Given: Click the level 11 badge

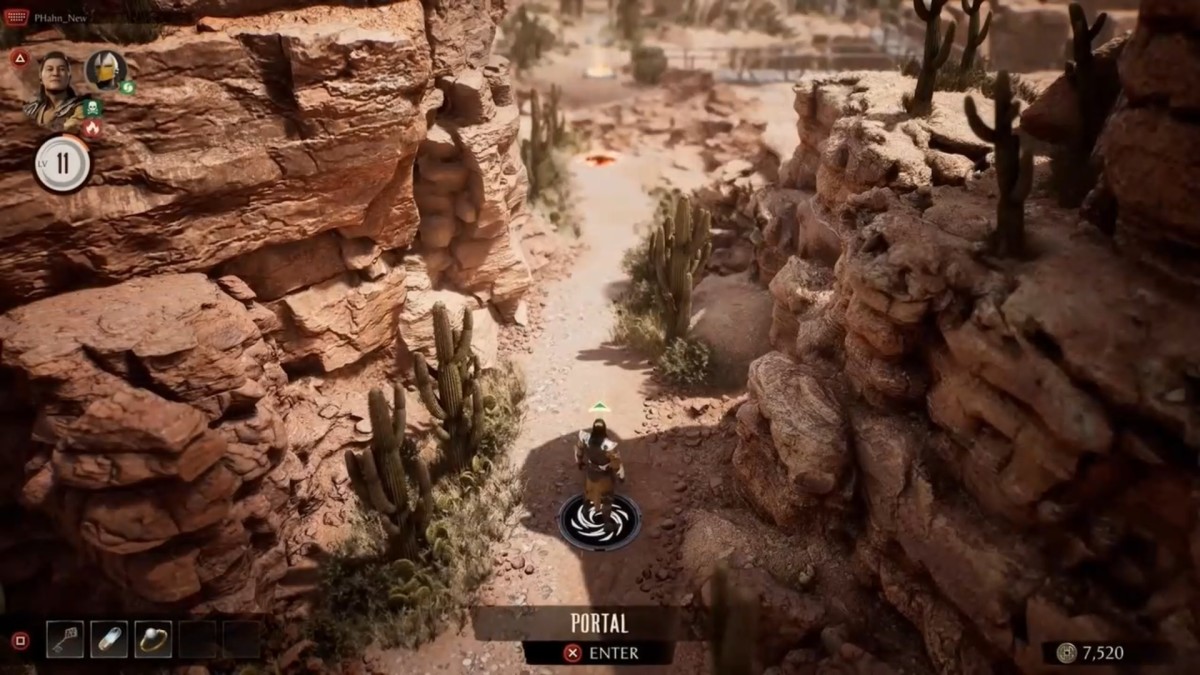Looking at the screenshot, I should (x=62, y=163).
